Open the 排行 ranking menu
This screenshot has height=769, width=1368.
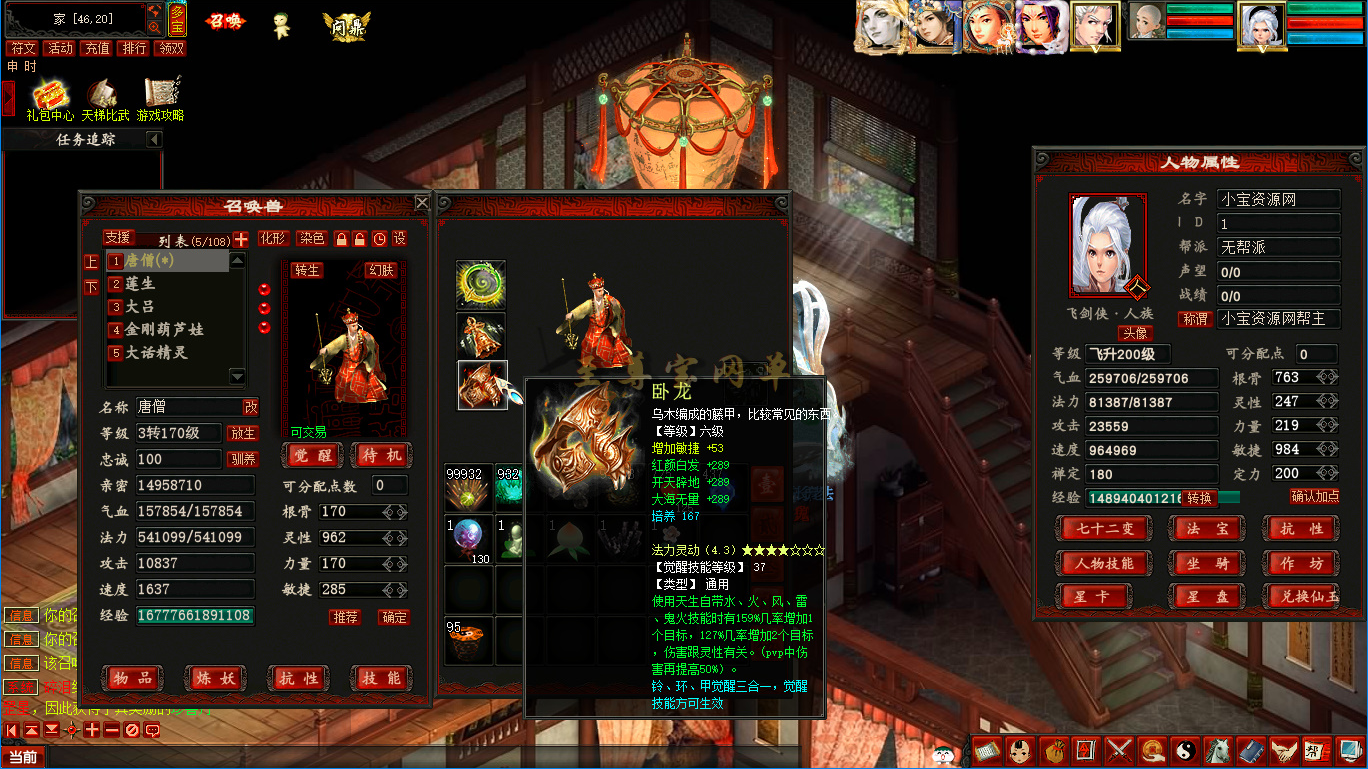click(x=133, y=48)
